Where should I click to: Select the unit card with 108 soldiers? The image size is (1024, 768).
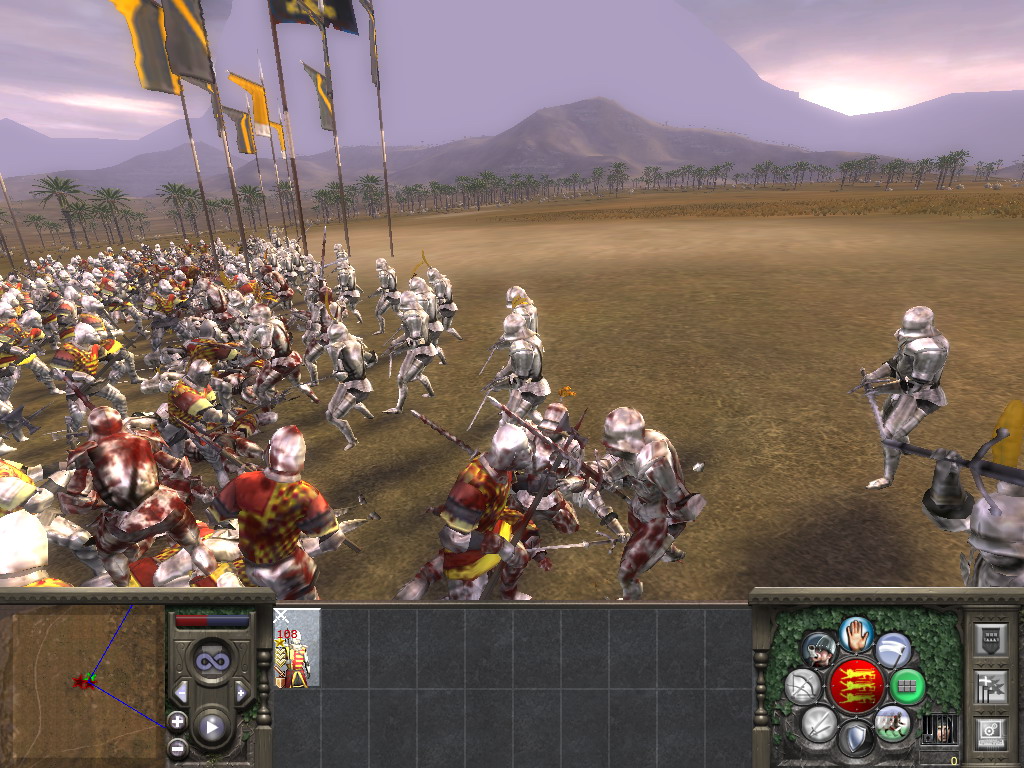(x=297, y=648)
